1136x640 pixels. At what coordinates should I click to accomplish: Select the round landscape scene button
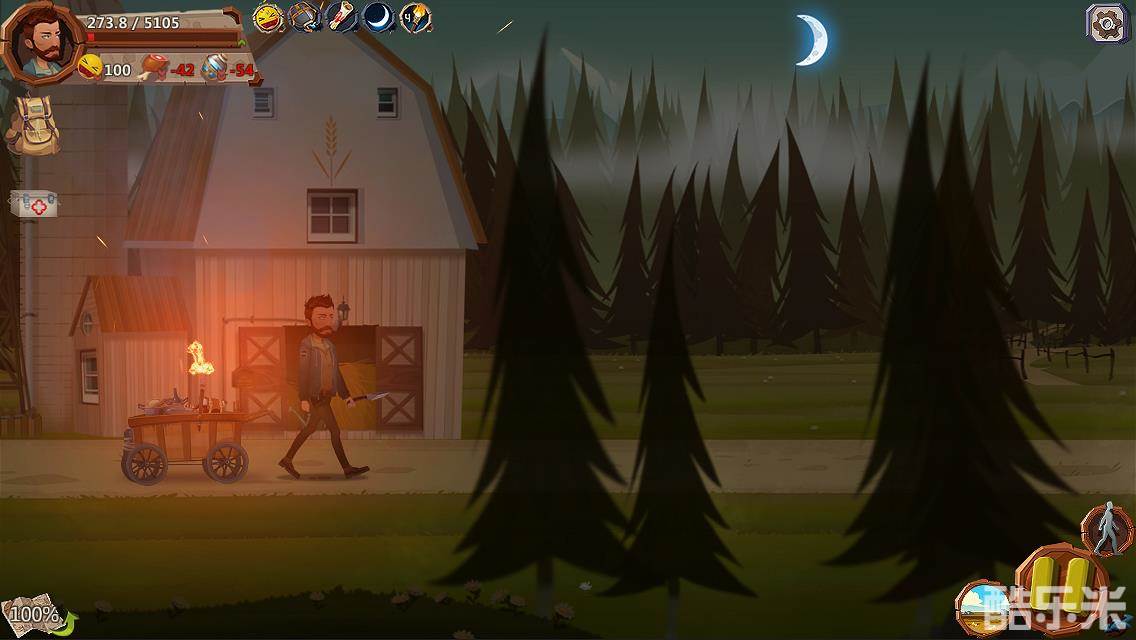coord(981,608)
